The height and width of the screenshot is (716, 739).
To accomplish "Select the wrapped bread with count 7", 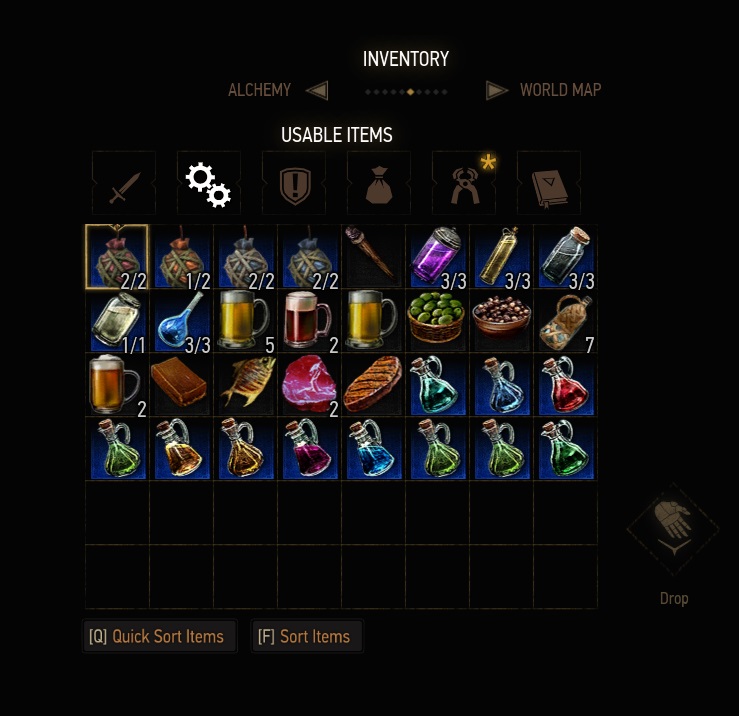I will point(565,320).
